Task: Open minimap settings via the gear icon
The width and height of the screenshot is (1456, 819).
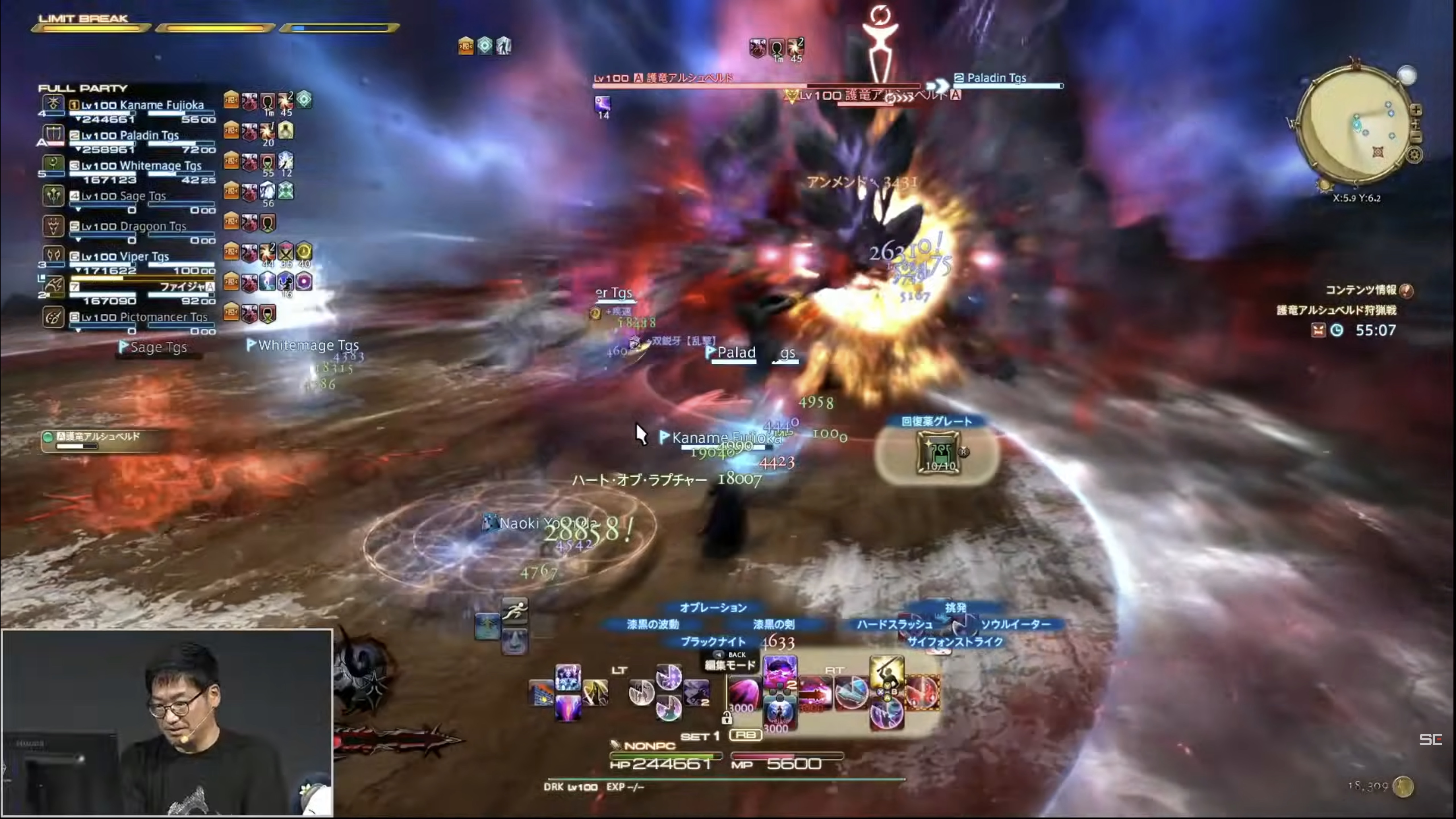Action: (x=1414, y=155)
